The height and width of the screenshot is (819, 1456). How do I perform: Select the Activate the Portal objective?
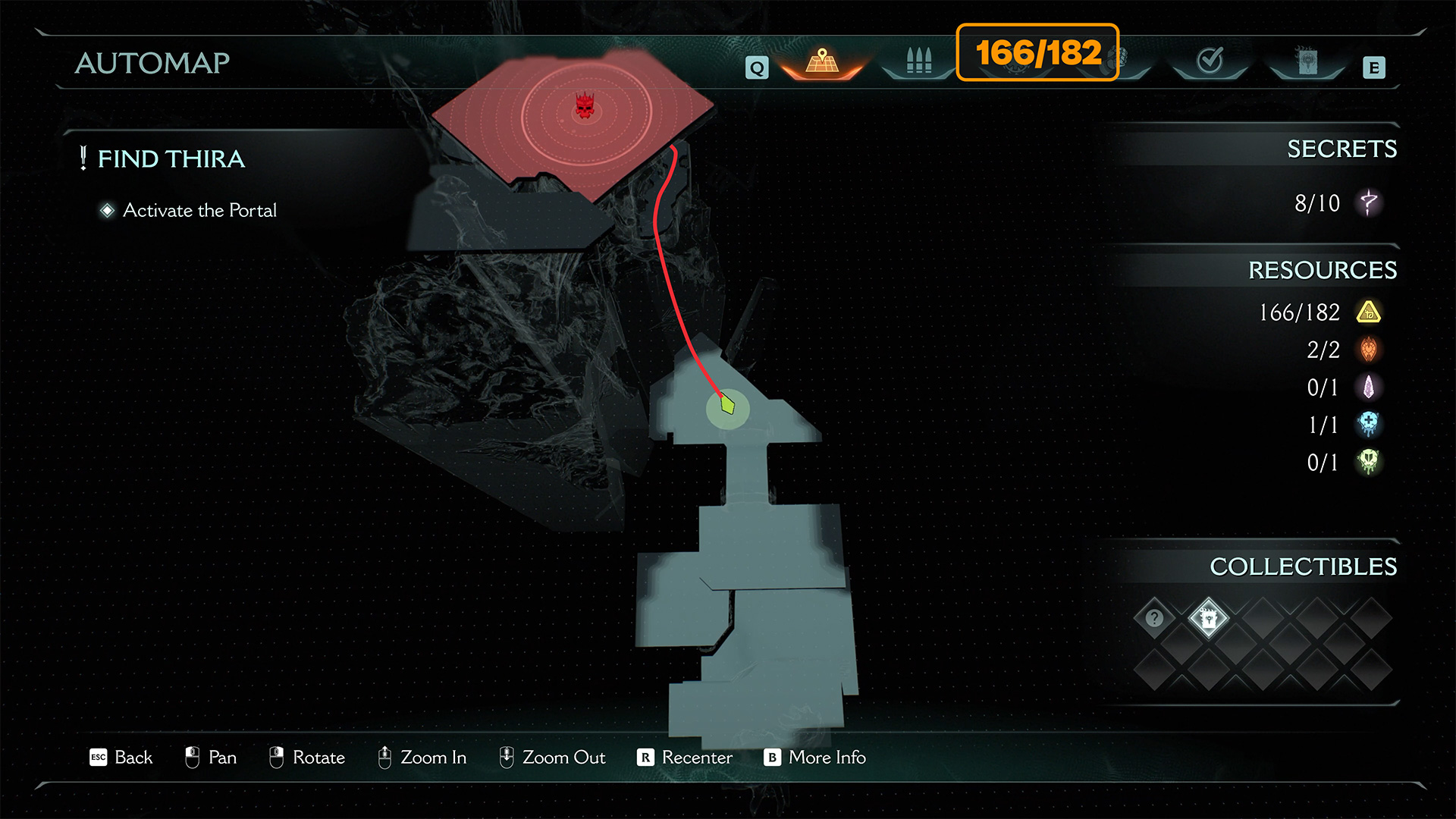pyautogui.click(x=199, y=210)
